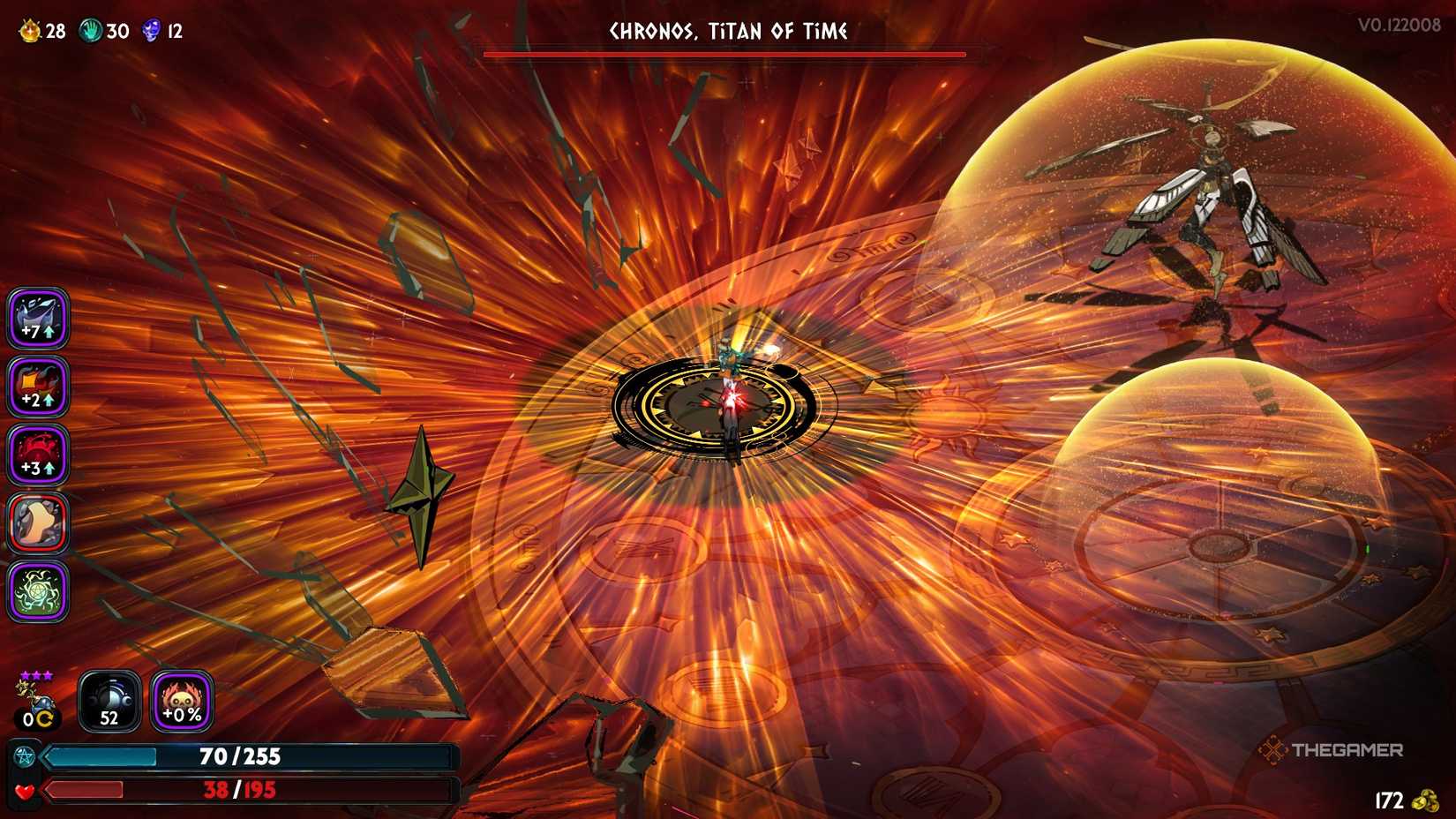
Task: Click the +2 flame boon icon
Action: coord(37,386)
